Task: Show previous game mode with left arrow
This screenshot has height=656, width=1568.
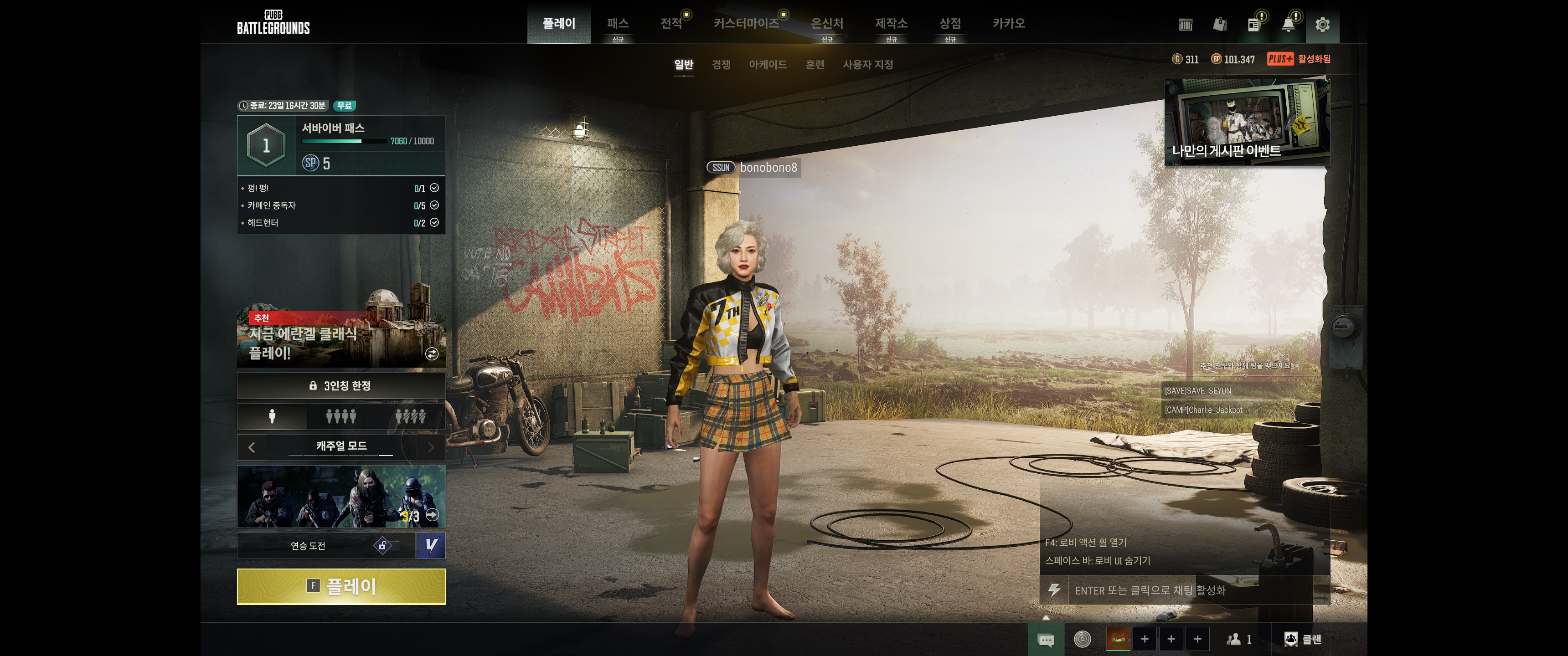Action: tap(252, 447)
